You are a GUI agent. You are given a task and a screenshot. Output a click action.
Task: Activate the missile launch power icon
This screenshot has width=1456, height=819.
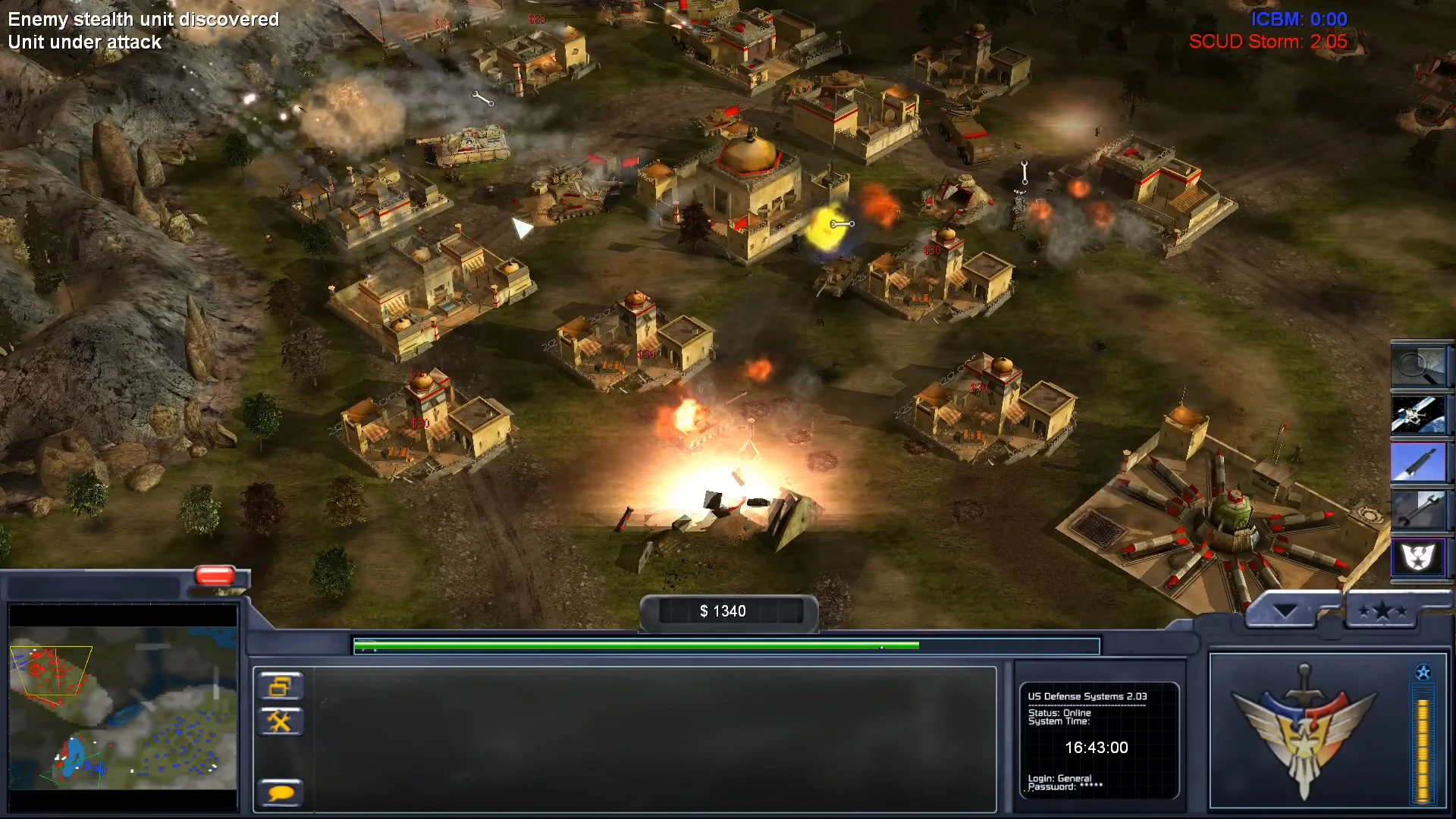(1420, 463)
